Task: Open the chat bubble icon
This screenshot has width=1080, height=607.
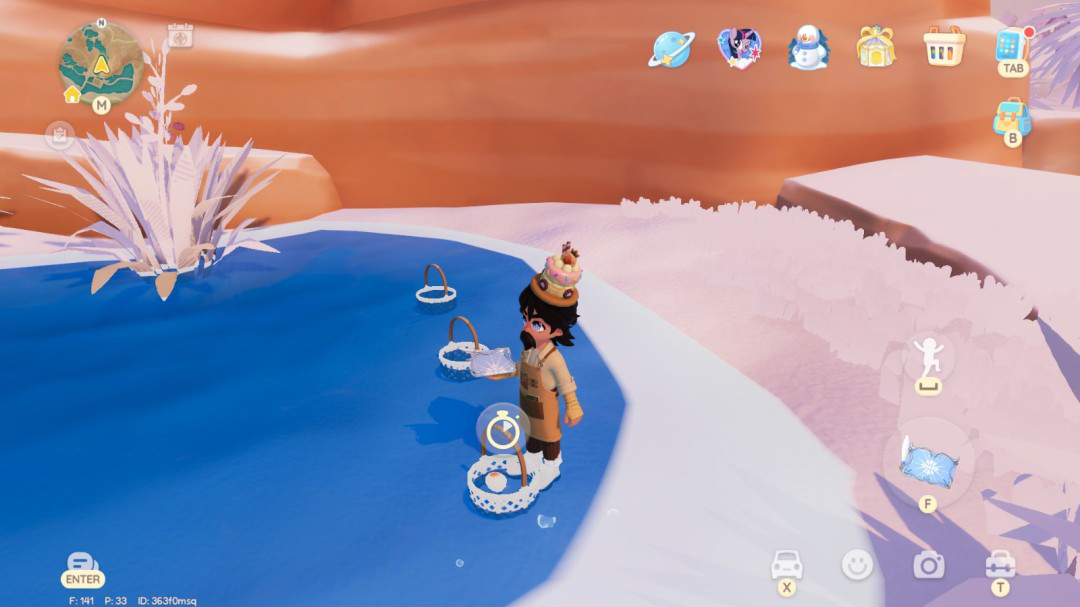Action: [82, 562]
